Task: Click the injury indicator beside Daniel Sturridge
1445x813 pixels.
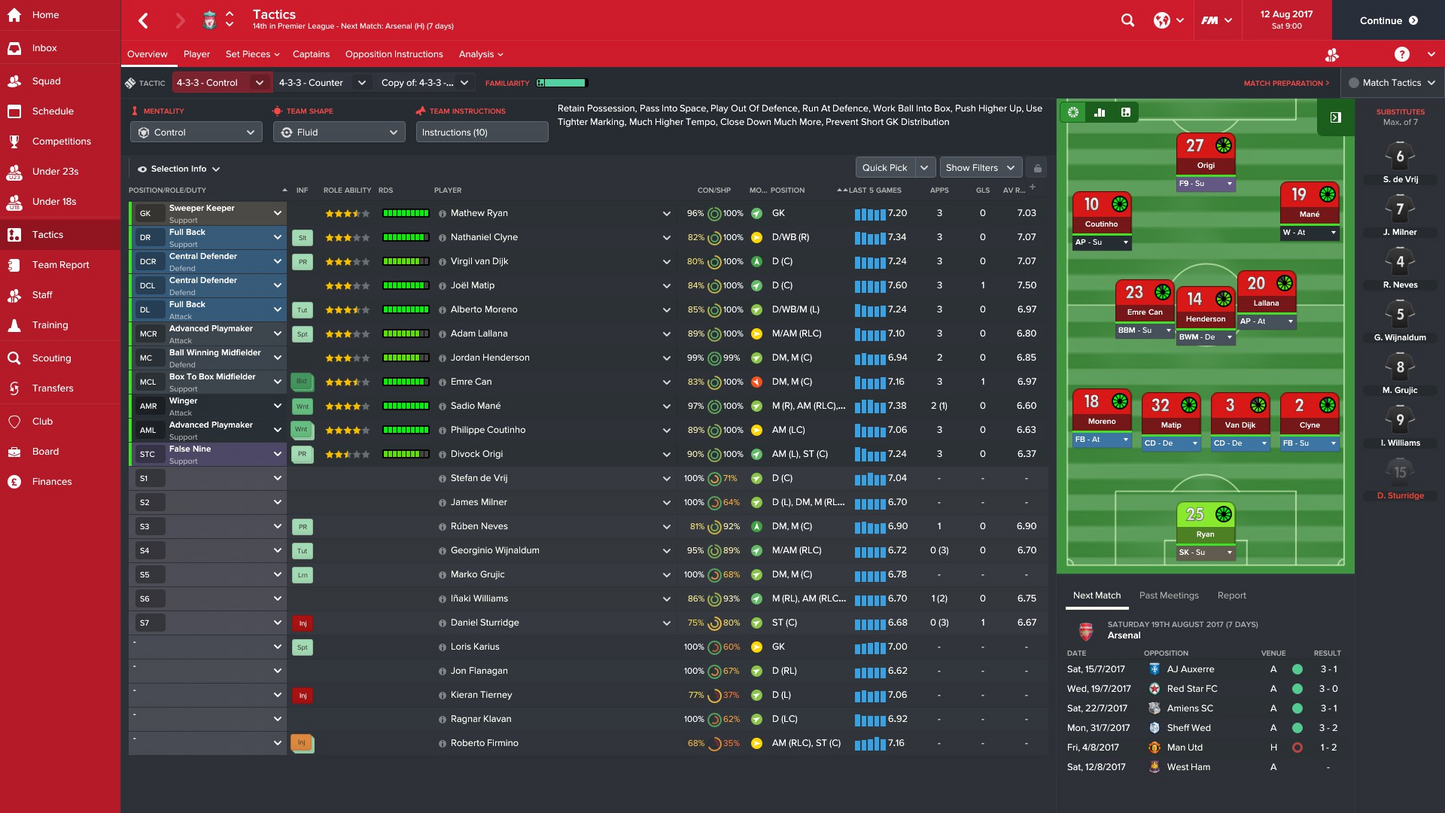Action: pos(302,622)
